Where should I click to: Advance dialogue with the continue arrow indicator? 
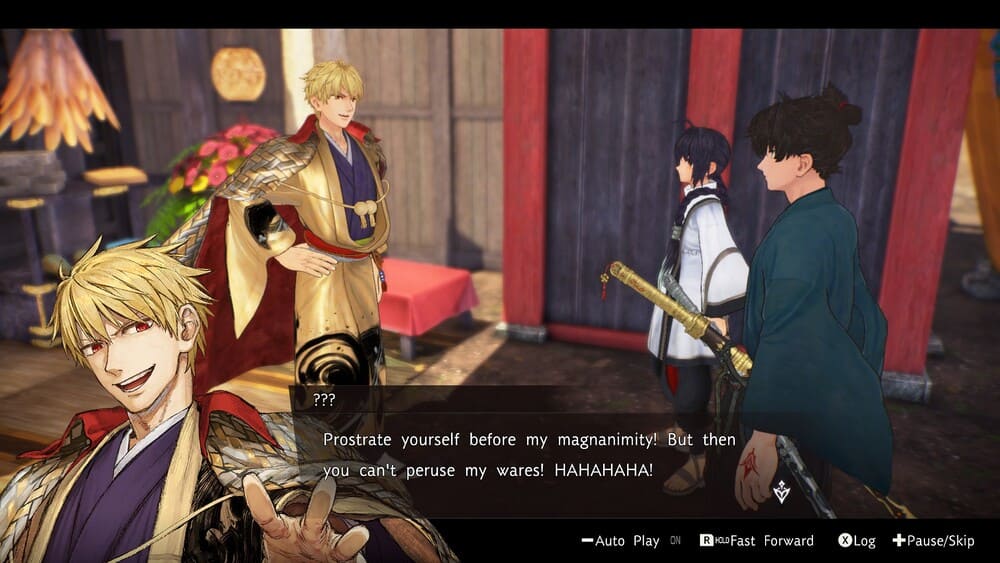(x=781, y=491)
